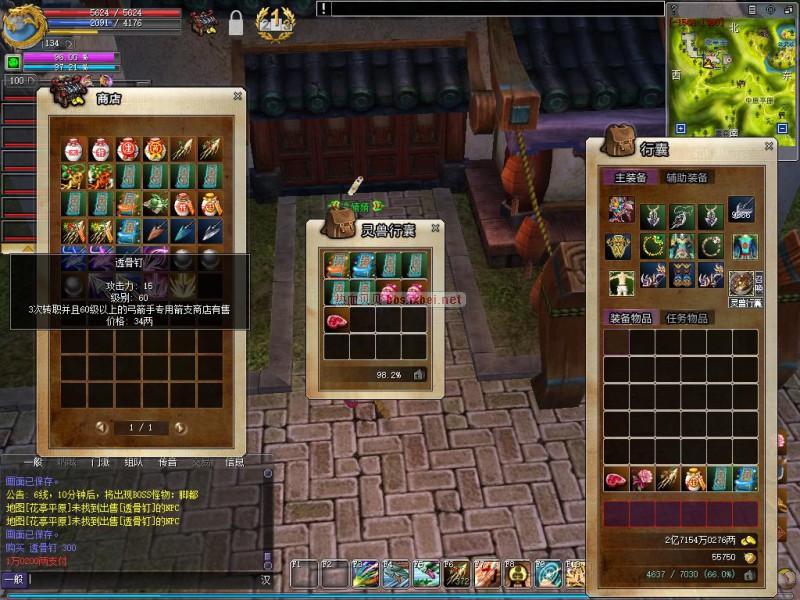Select the raw meat in pet bag
This screenshot has height=600, width=800.
(335, 320)
